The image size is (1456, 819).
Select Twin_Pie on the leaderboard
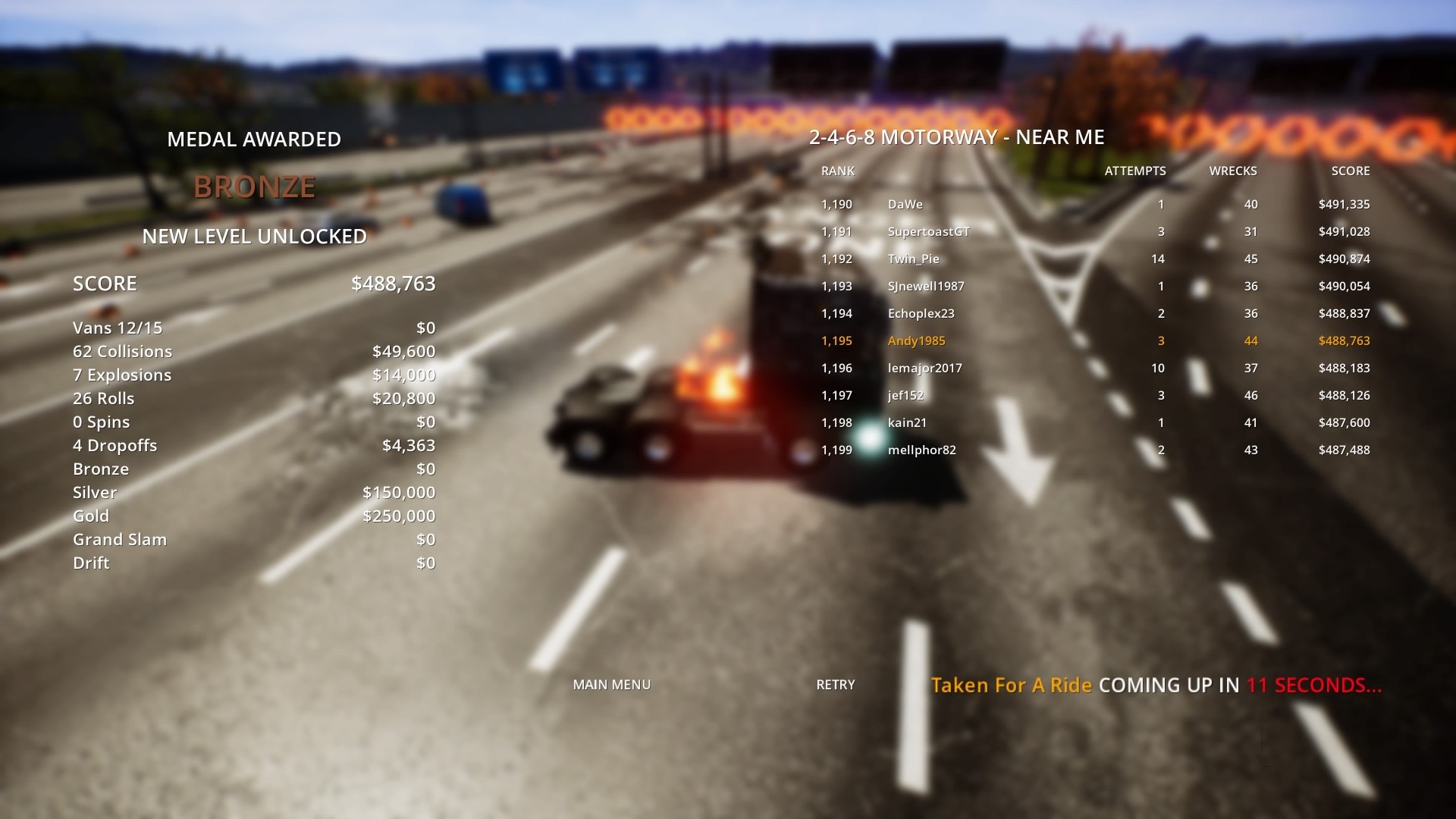913,259
